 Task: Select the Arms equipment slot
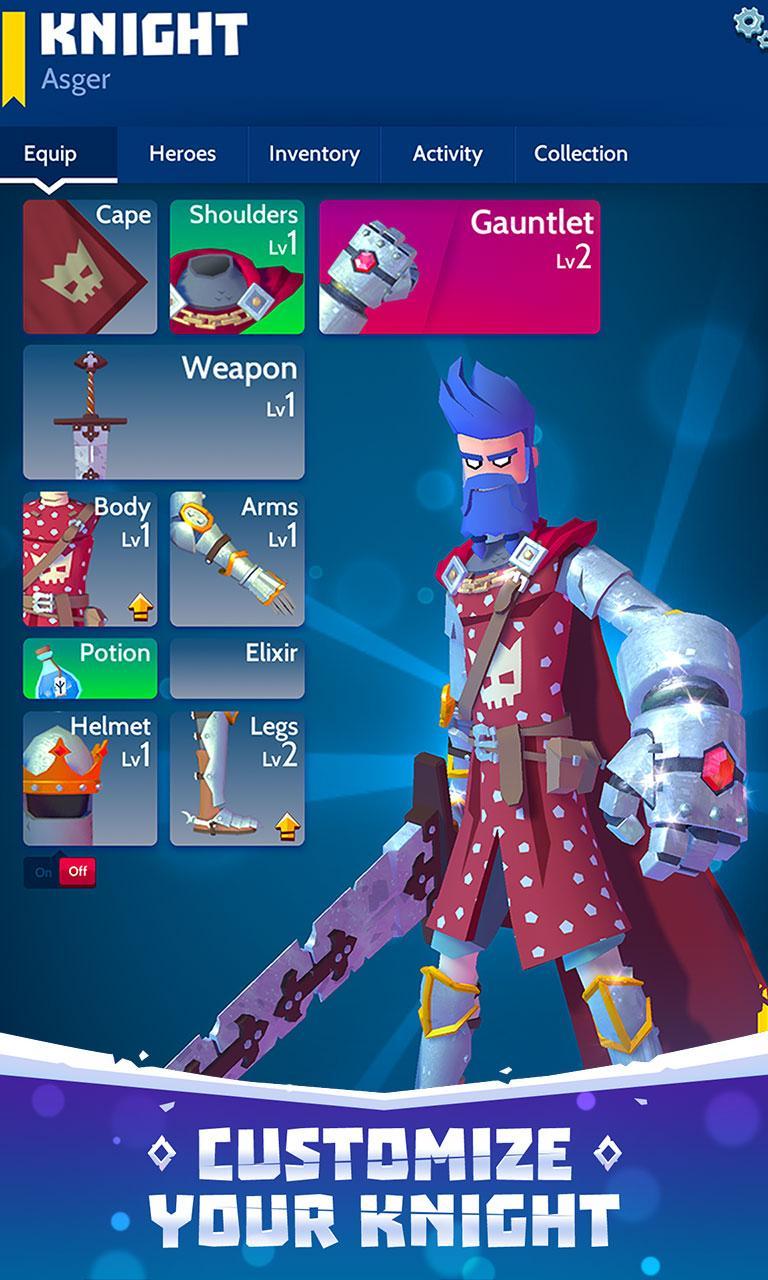[x=237, y=558]
